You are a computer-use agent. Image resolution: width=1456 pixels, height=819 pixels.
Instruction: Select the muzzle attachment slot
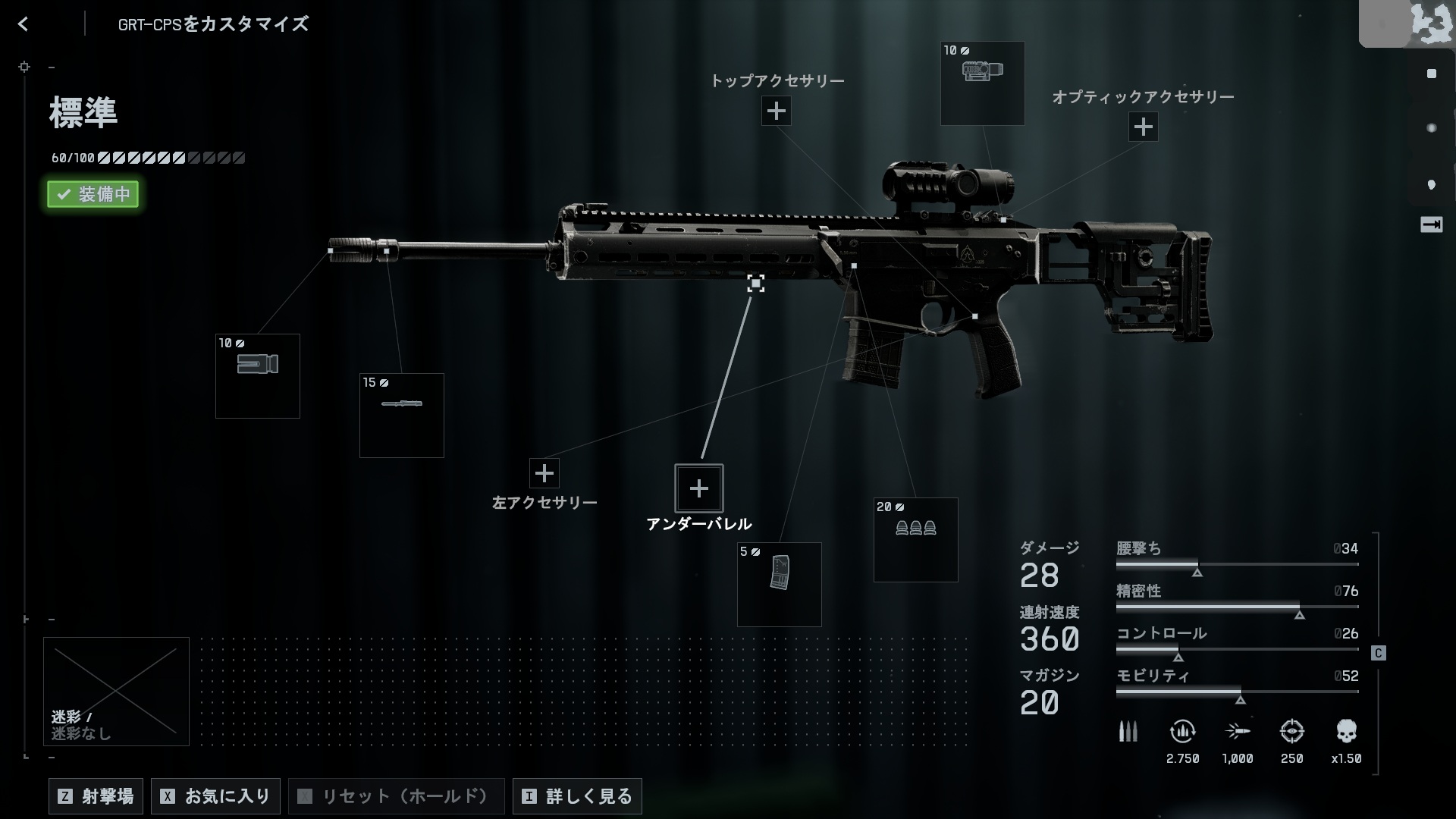coord(258,376)
